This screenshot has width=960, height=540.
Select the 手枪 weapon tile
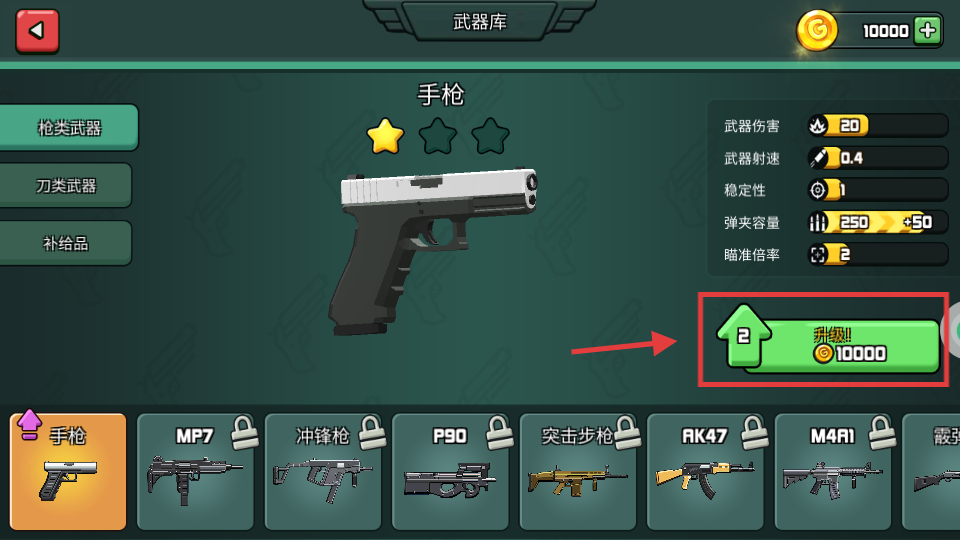coord(68,471)
